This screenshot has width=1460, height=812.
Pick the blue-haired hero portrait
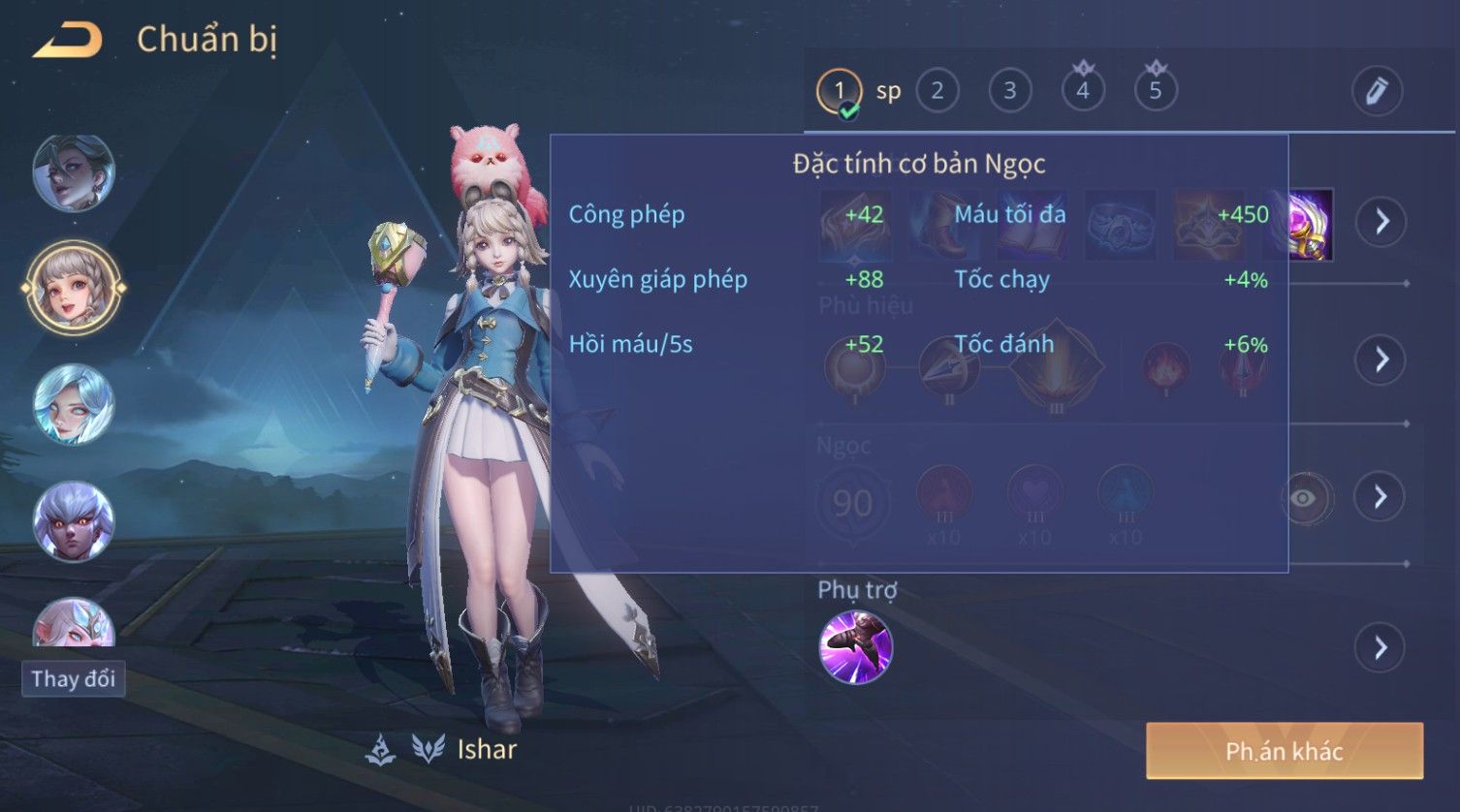(74, 405)
